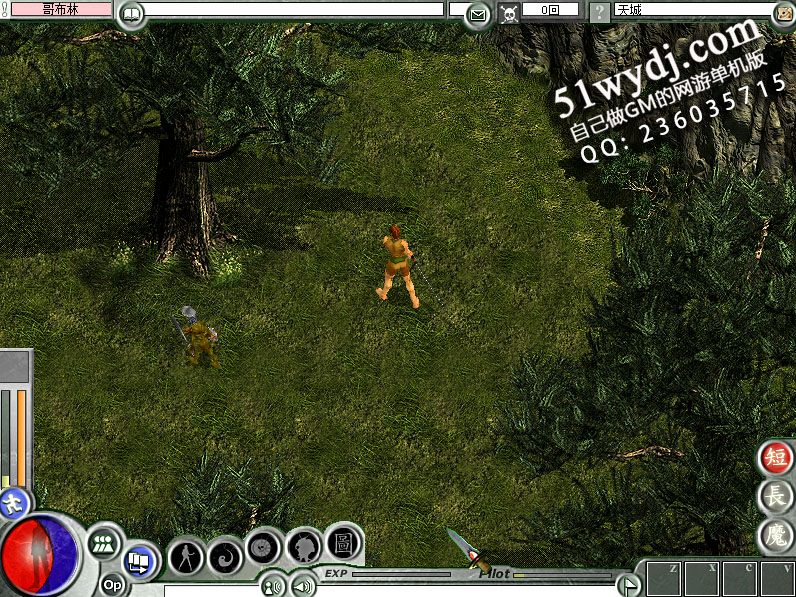The height and width of the screenshot is (597, 796).
Task: Open the round shield icon menu
Action: (263, 548)
